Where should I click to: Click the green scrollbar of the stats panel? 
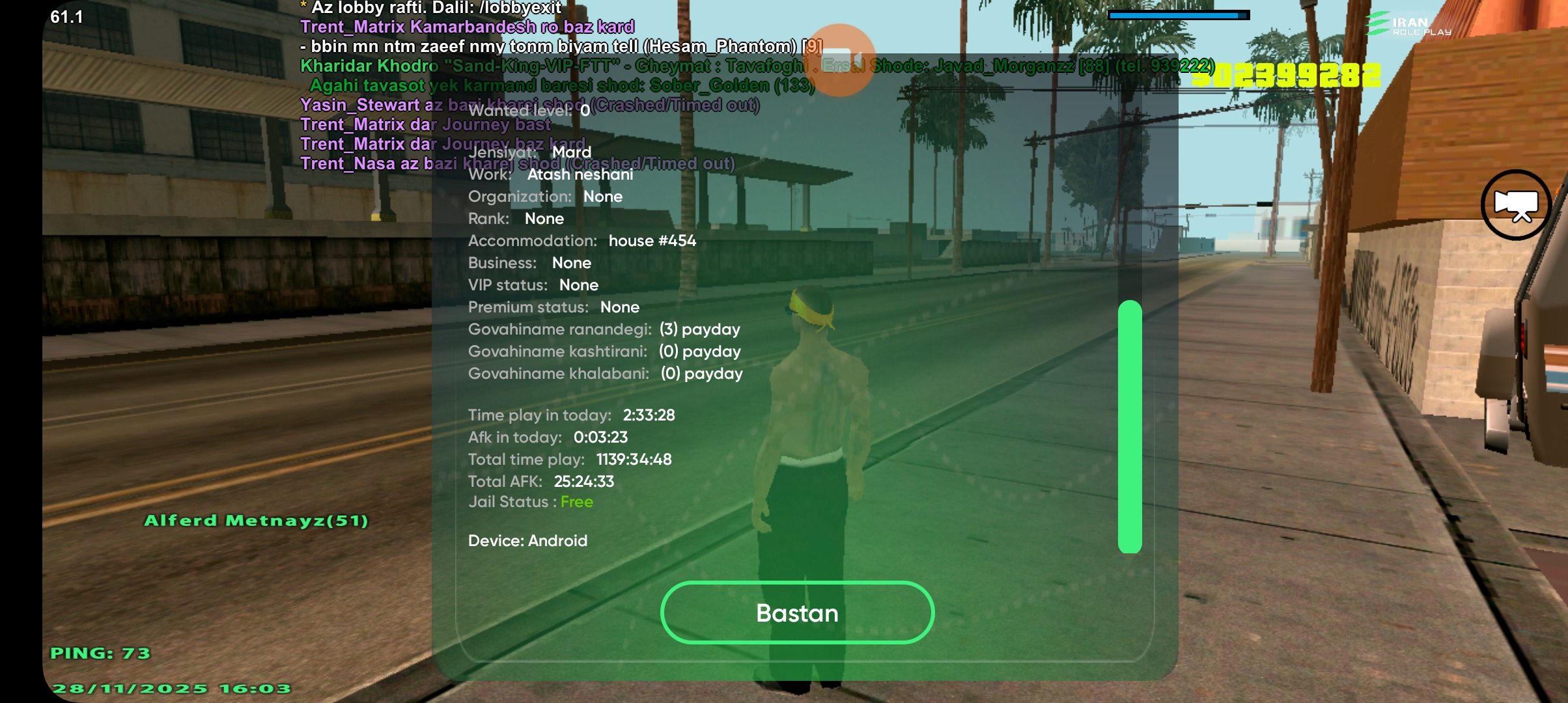(1130, 426)
